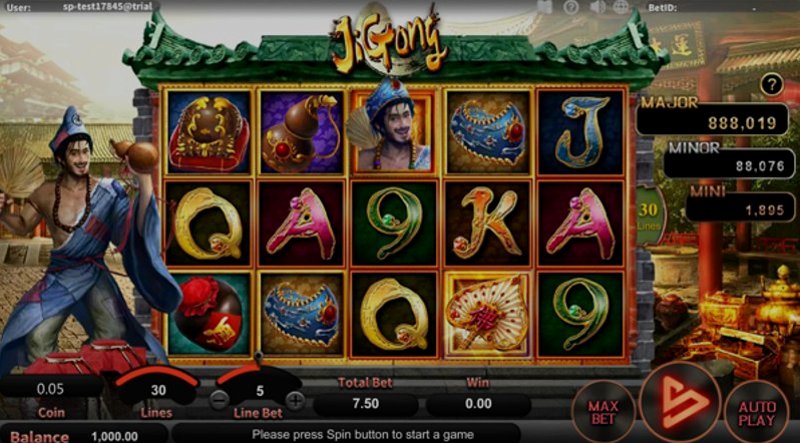The height and width of the screenshot is (443, 800).
Task: Spin the reels with the red play button
Action: click(679, 402)
